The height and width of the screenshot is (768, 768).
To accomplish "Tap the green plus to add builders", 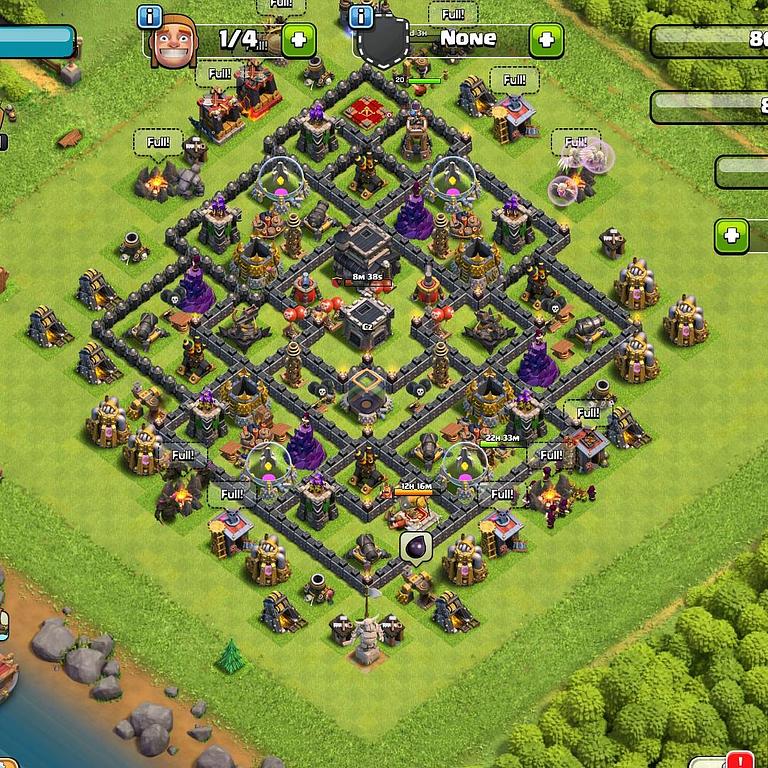I will coord(298,40).
